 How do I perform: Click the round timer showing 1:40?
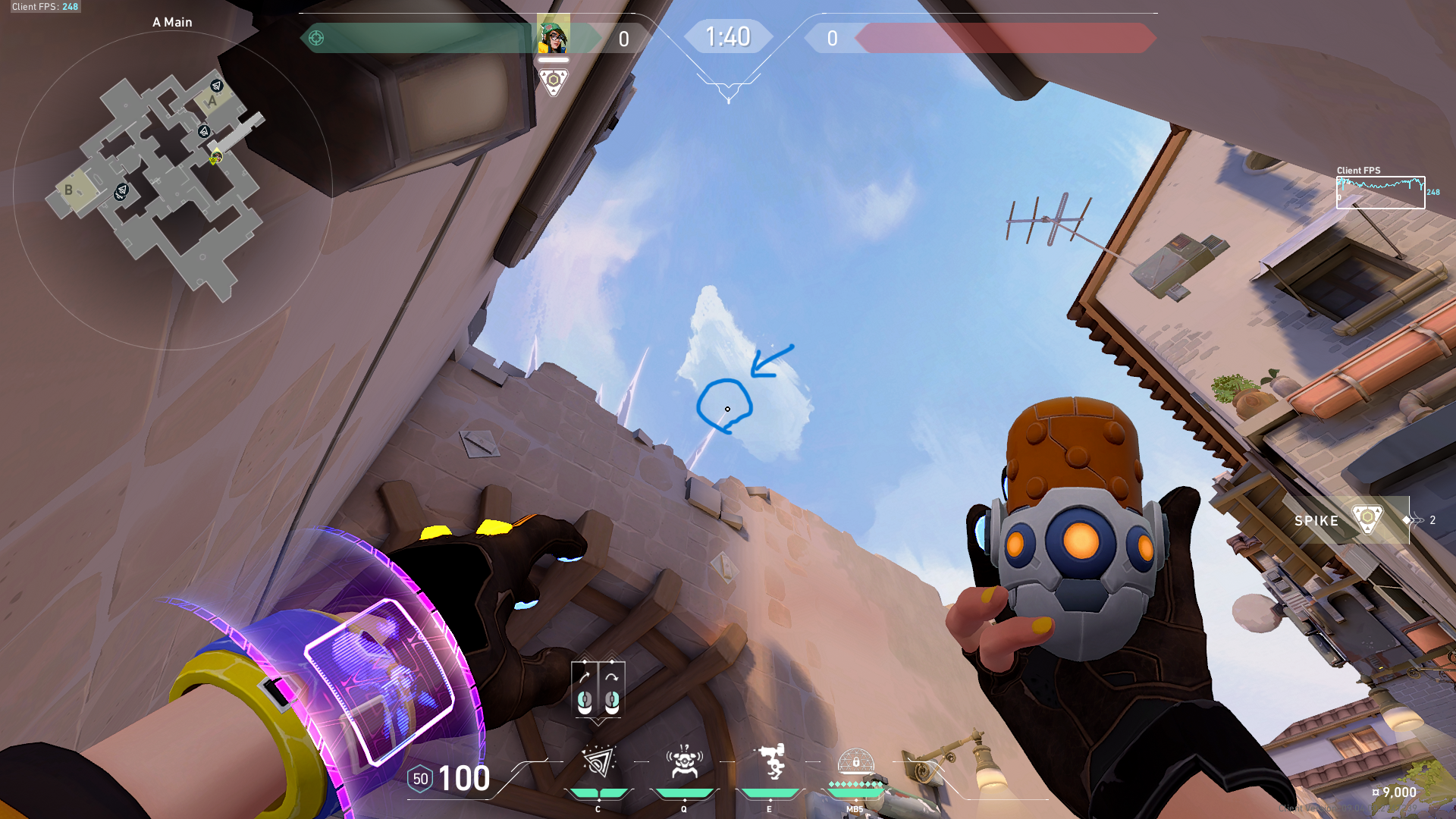click(728, 36)
